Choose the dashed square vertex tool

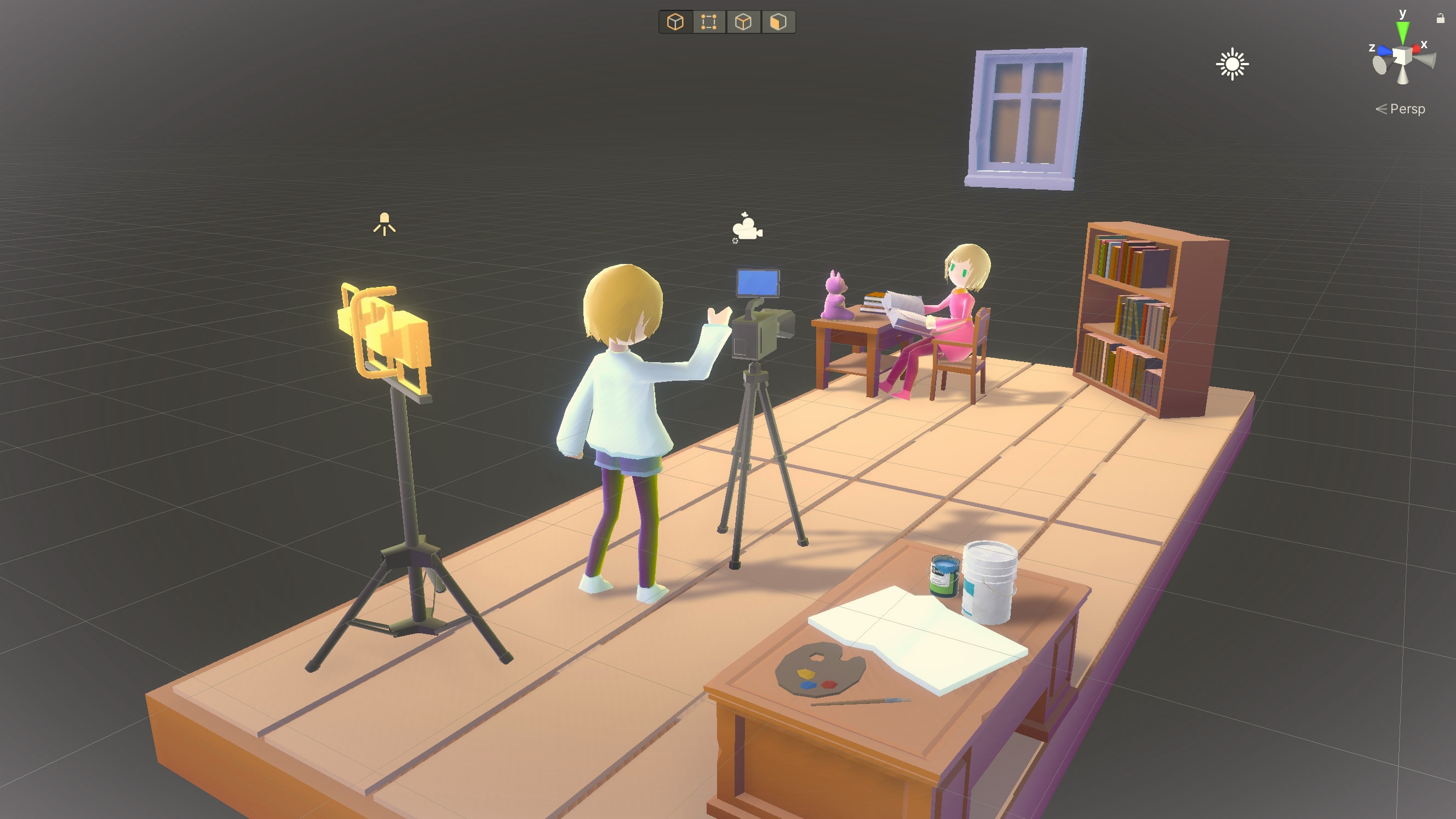(709, 22)
